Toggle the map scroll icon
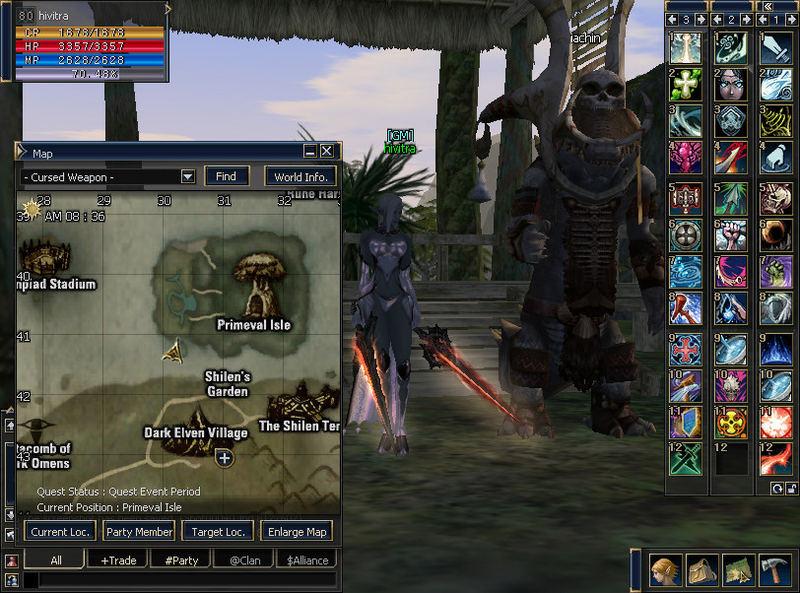 (738, 571)
